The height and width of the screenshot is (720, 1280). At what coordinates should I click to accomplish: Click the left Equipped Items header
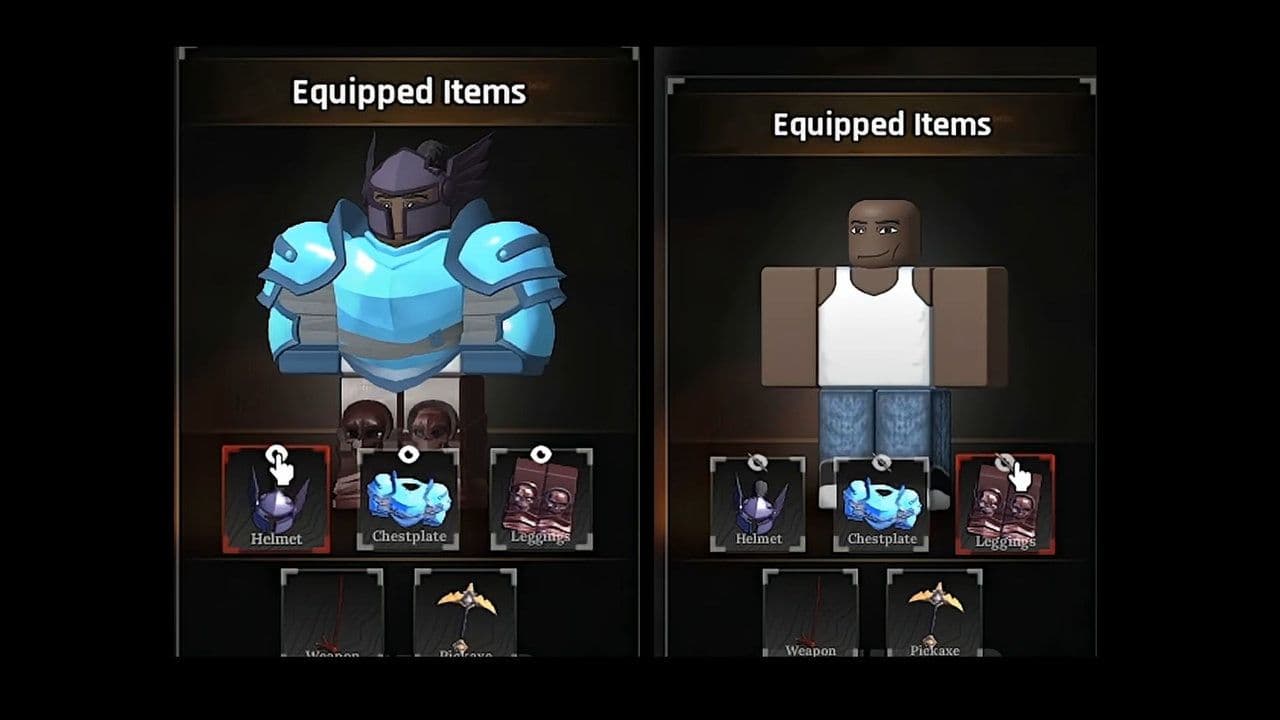(x=407, y=95)
